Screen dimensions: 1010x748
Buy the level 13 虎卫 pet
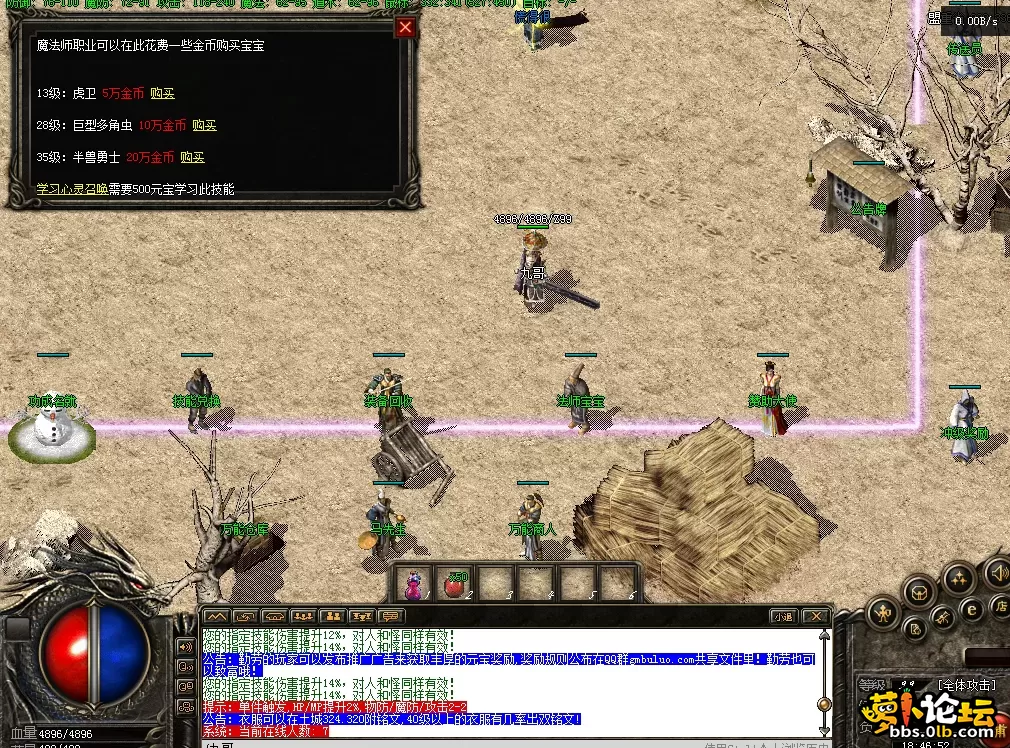click(162, 93)
